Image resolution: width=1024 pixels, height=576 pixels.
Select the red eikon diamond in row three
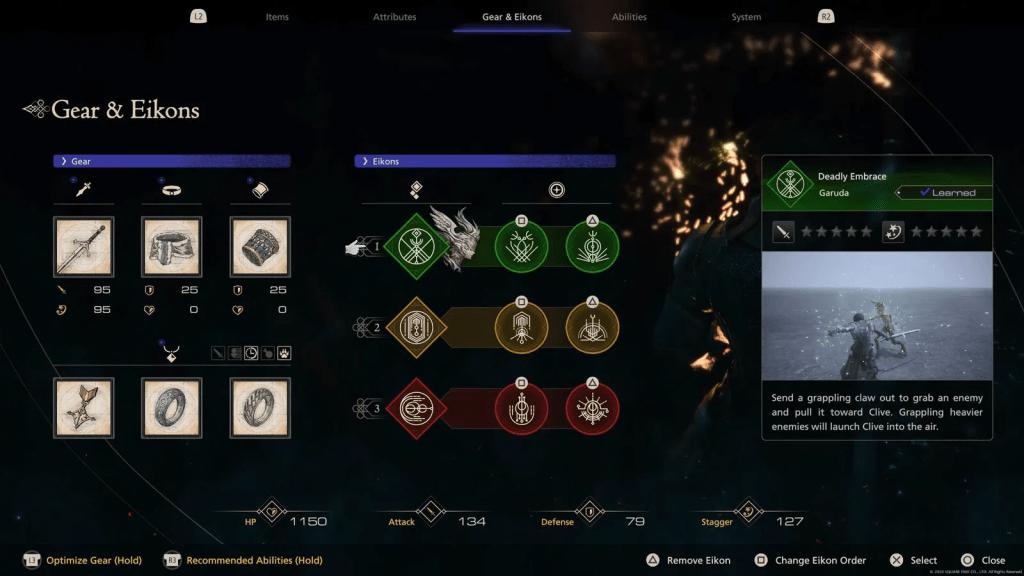click(x=414, y=410)
